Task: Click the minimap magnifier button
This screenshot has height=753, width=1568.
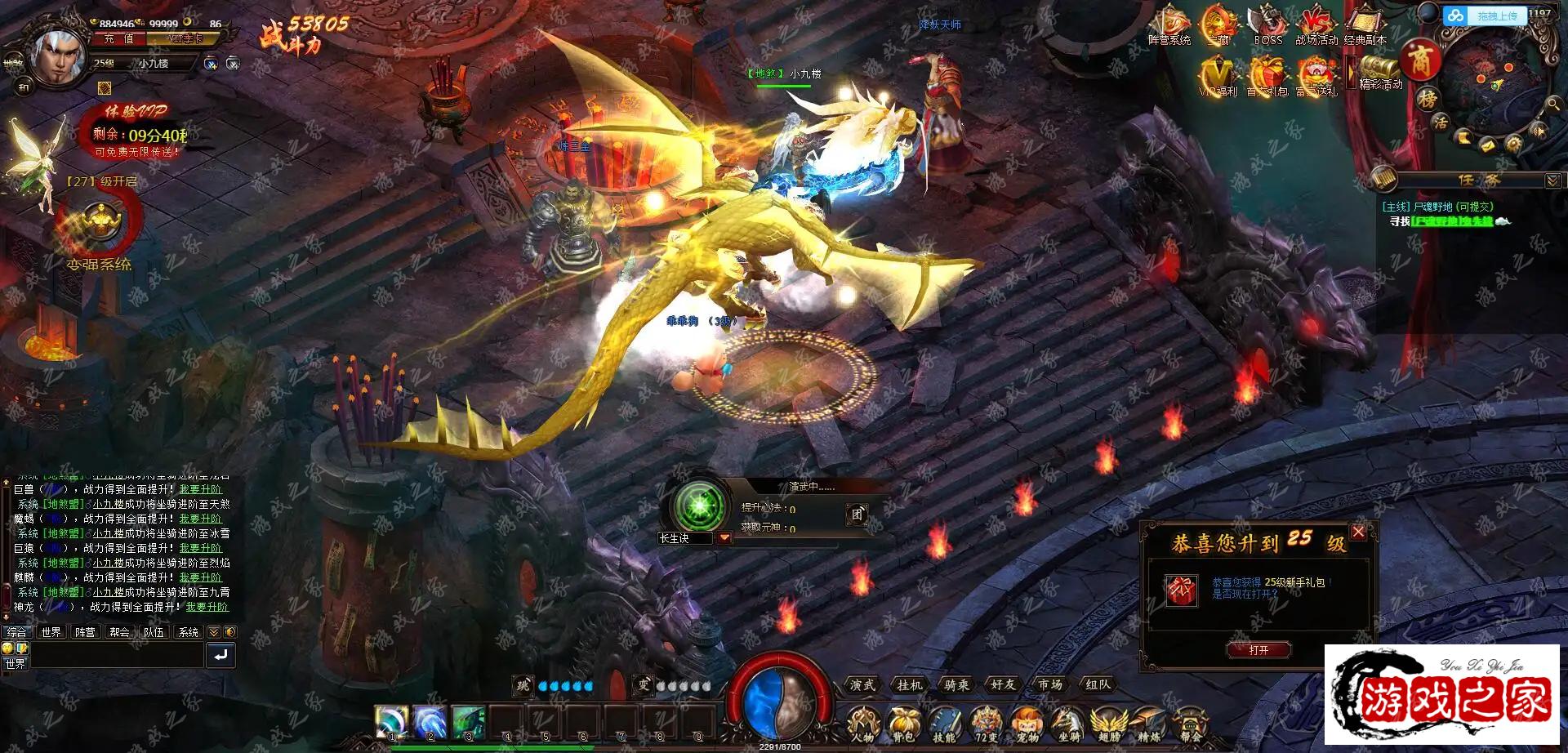Action: coord(1552,104)
